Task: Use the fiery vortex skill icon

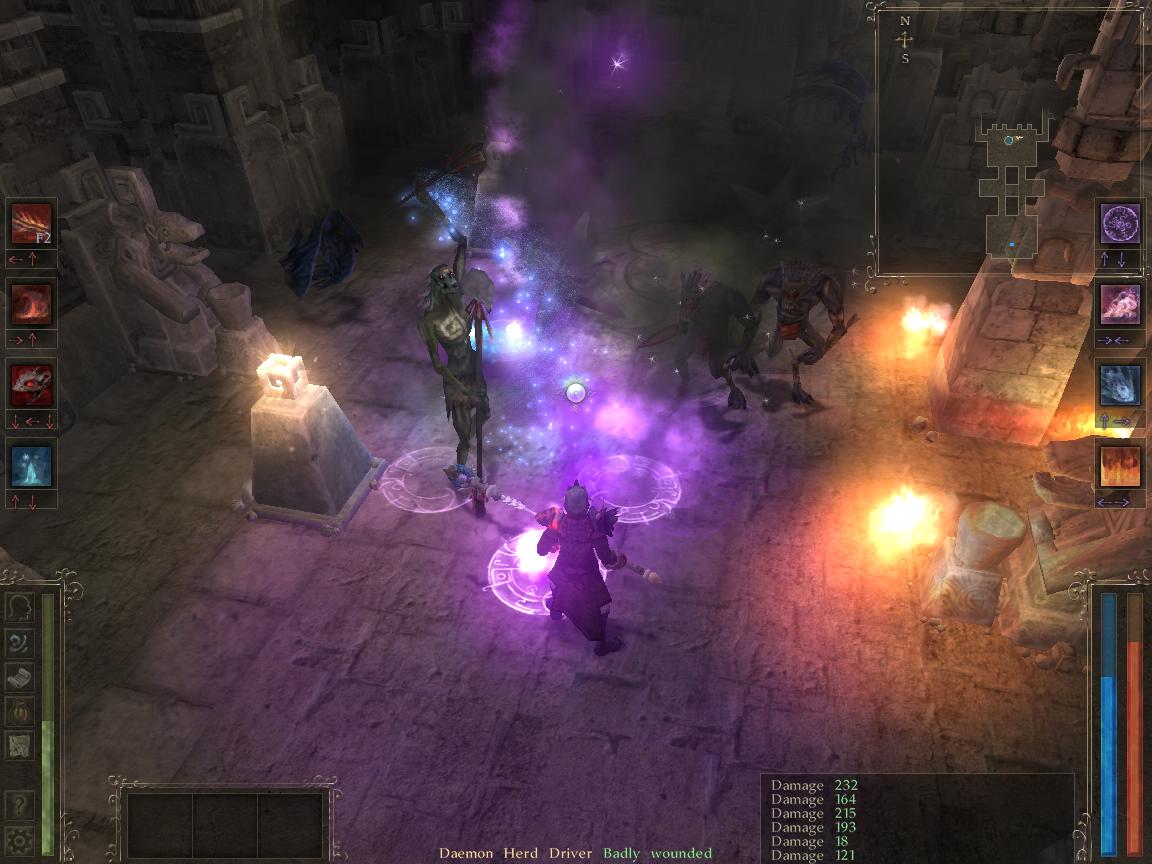Action: (x=31, y=303)
